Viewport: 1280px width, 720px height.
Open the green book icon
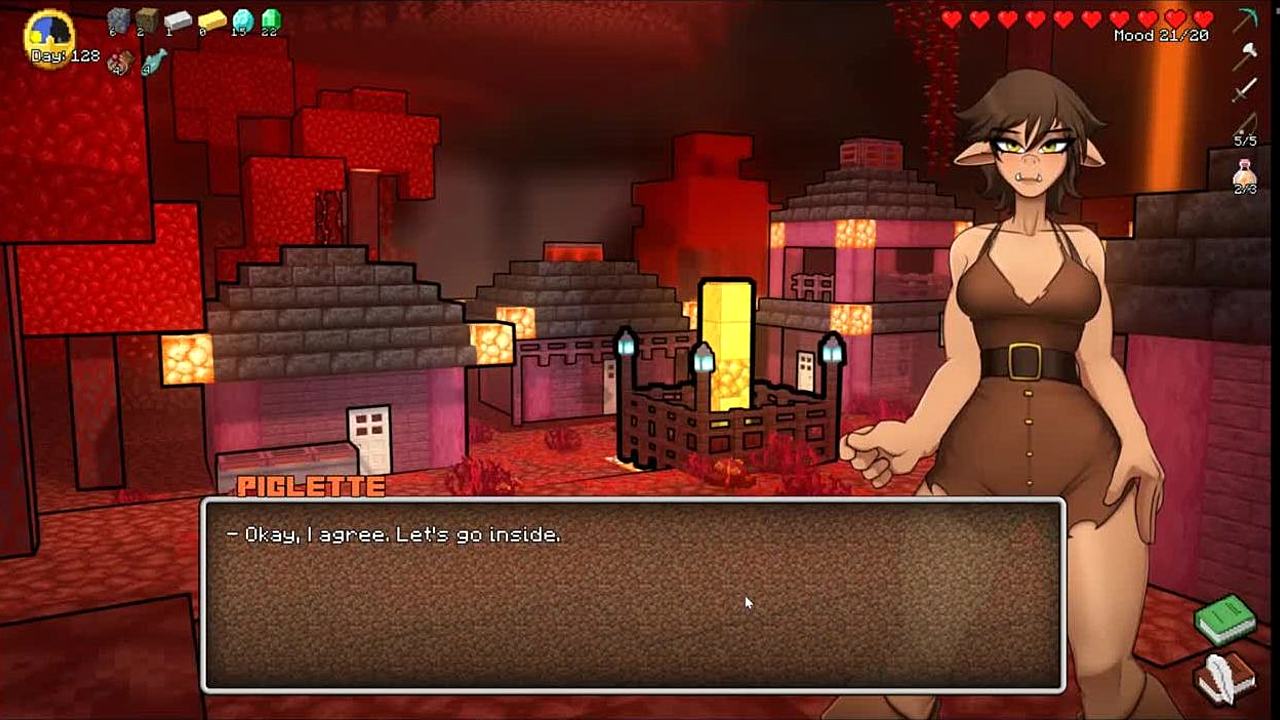click(x=1225, y=619)
